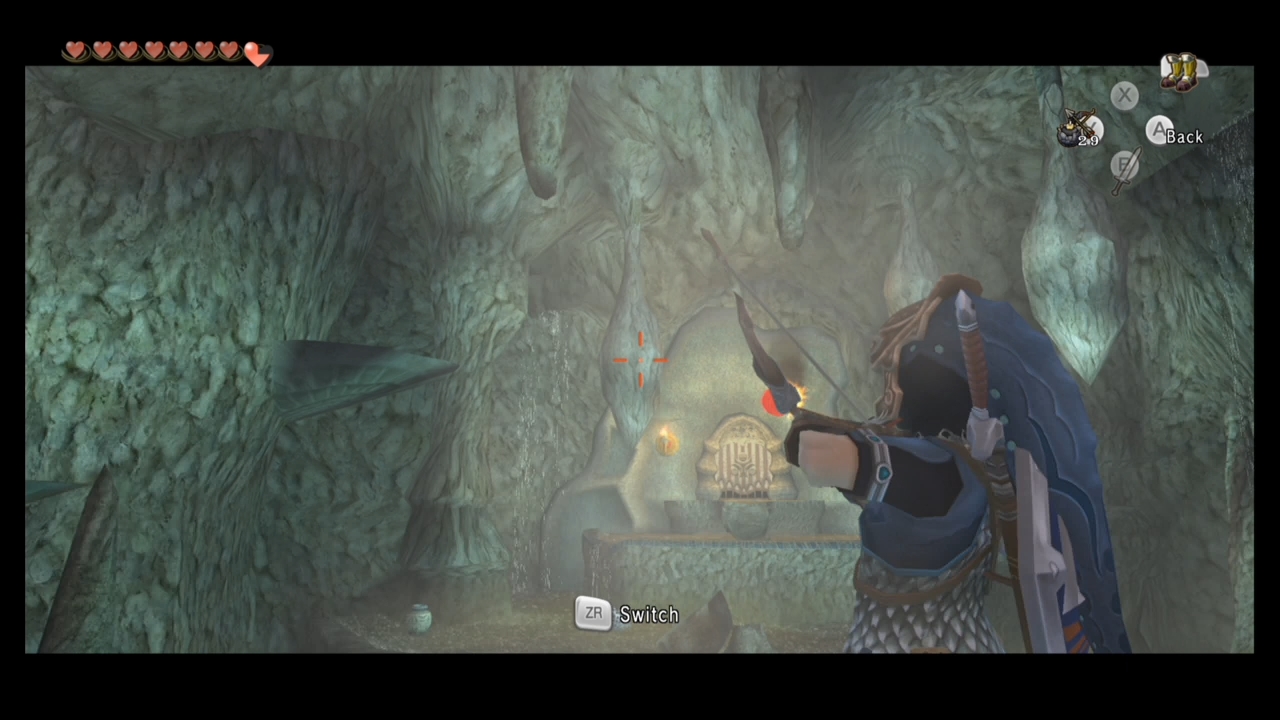The image size is (1280, 720).
Task: Click the X button indicator
Action: pos(1124,95)
